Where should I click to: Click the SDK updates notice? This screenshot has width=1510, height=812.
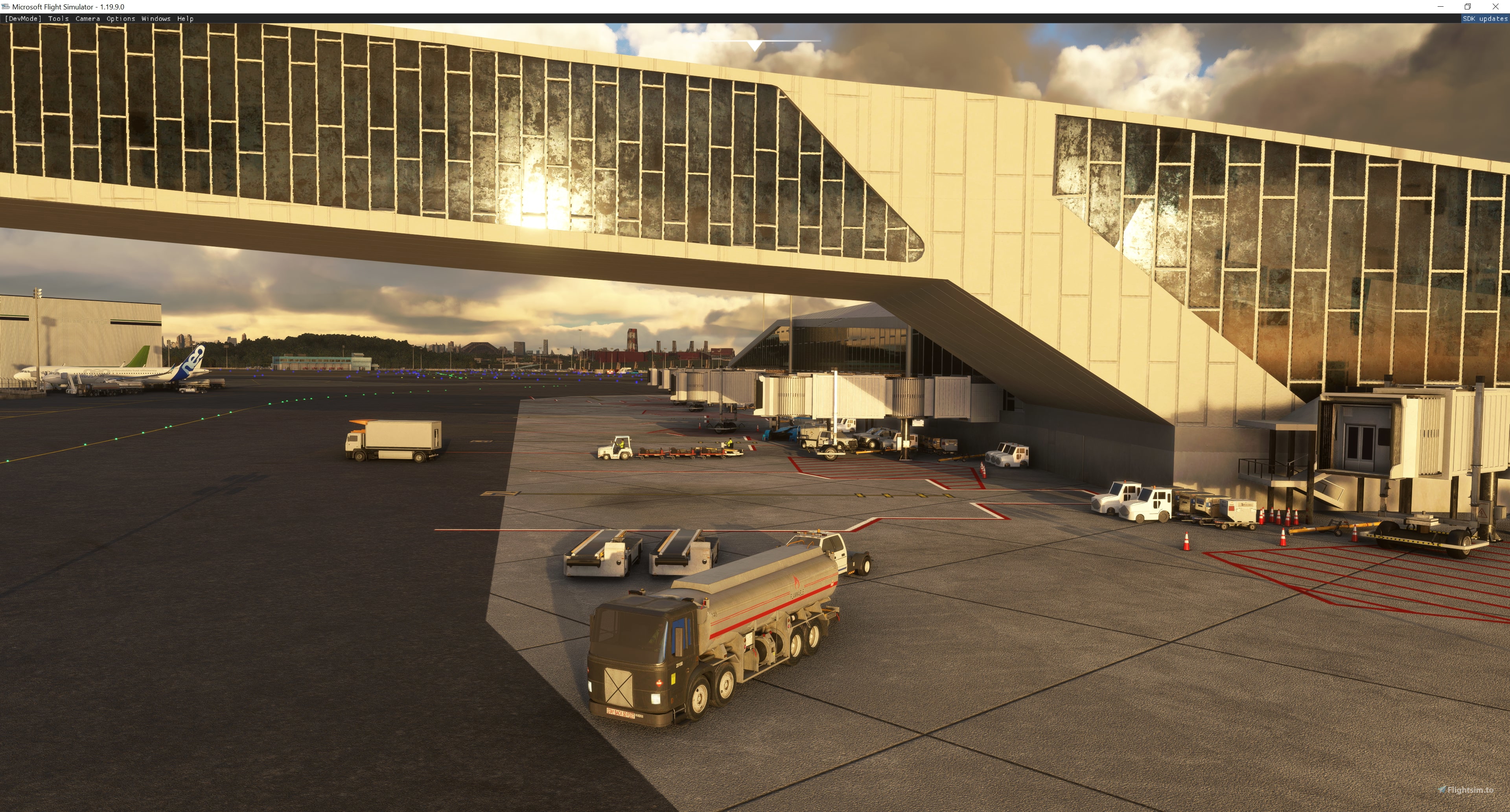pyautogui.click(x=1484, y=19)
